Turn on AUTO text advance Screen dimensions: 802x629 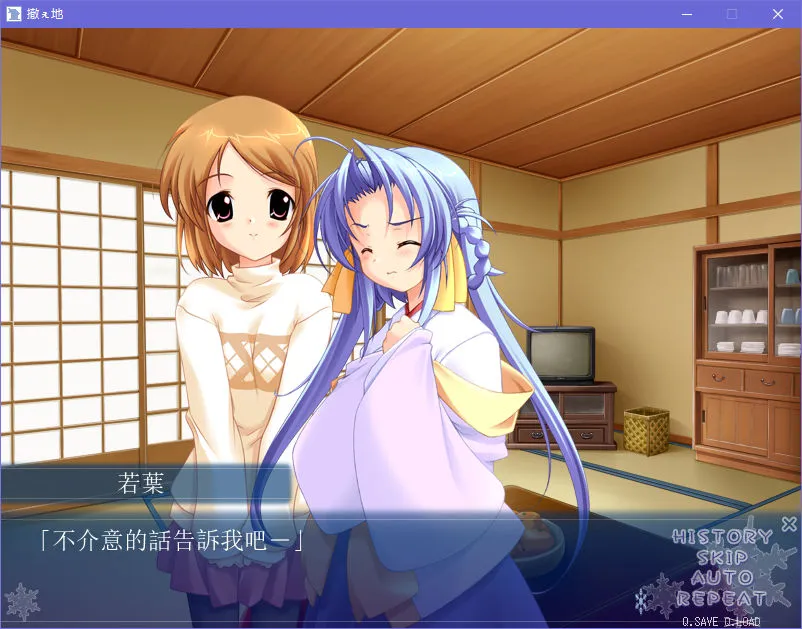coord(721,578)
